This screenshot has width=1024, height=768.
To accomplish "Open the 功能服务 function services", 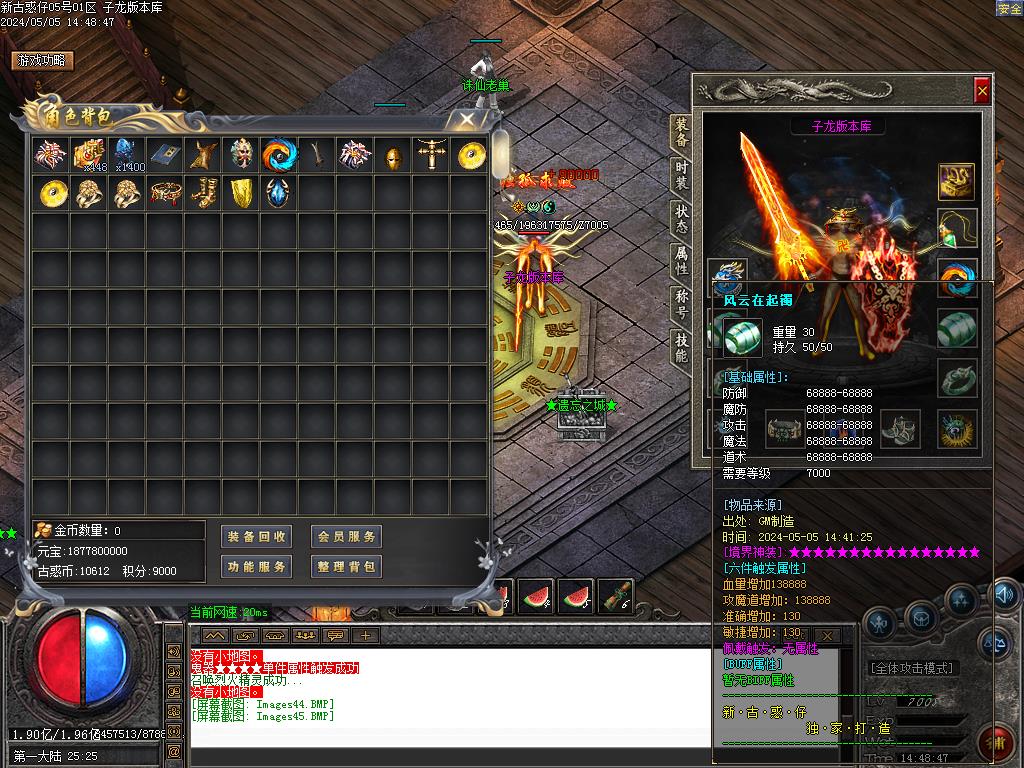I will [x=256, y=567].
